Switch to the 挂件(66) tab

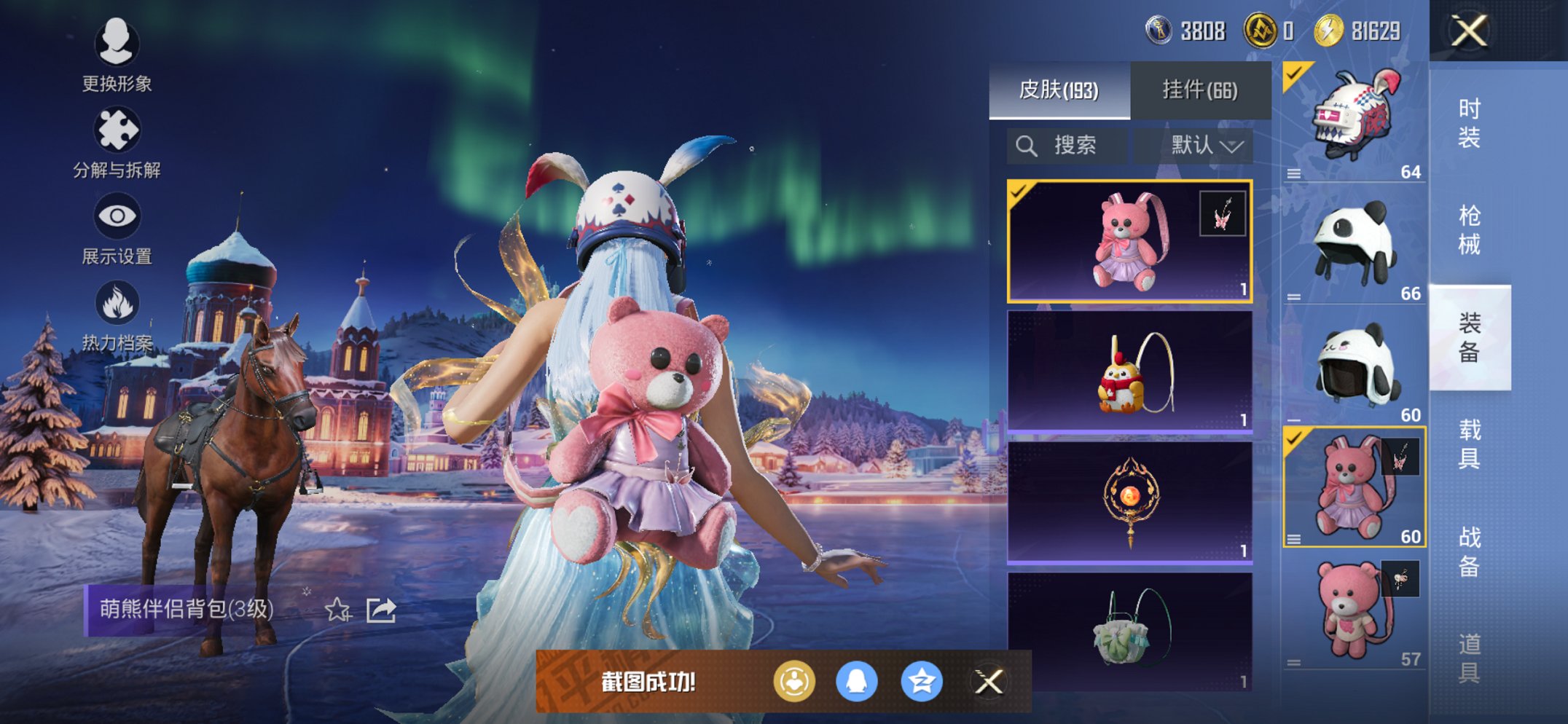[1199, 88]
